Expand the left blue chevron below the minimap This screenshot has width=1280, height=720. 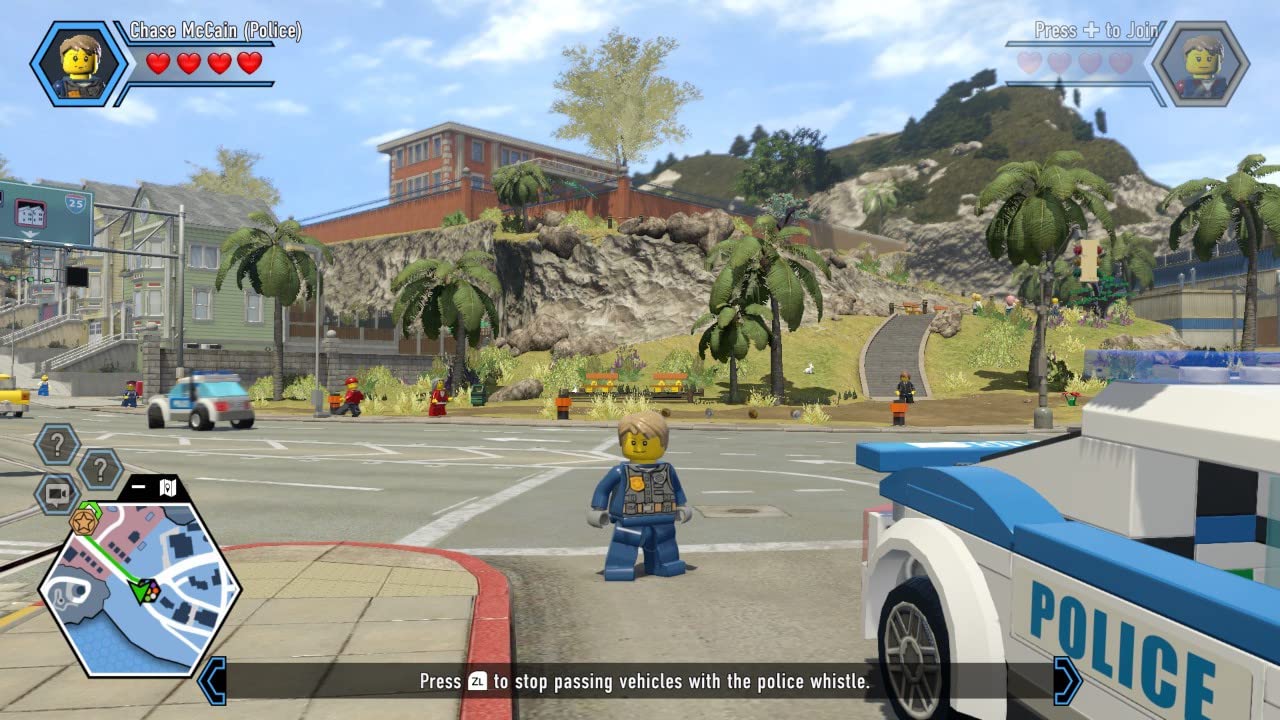[x=215, y=679]
